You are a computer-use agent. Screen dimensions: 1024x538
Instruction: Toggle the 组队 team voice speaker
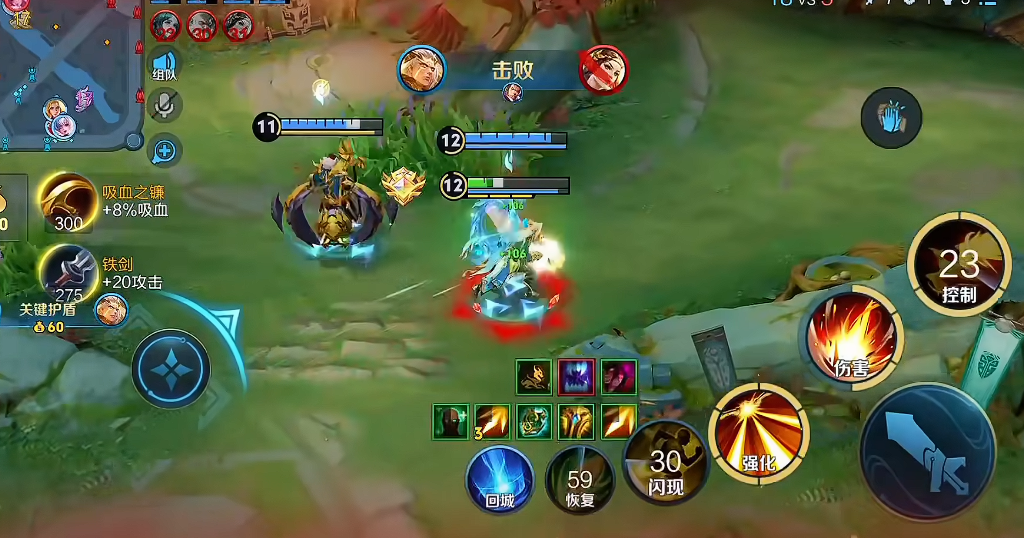tap(164, 62)
